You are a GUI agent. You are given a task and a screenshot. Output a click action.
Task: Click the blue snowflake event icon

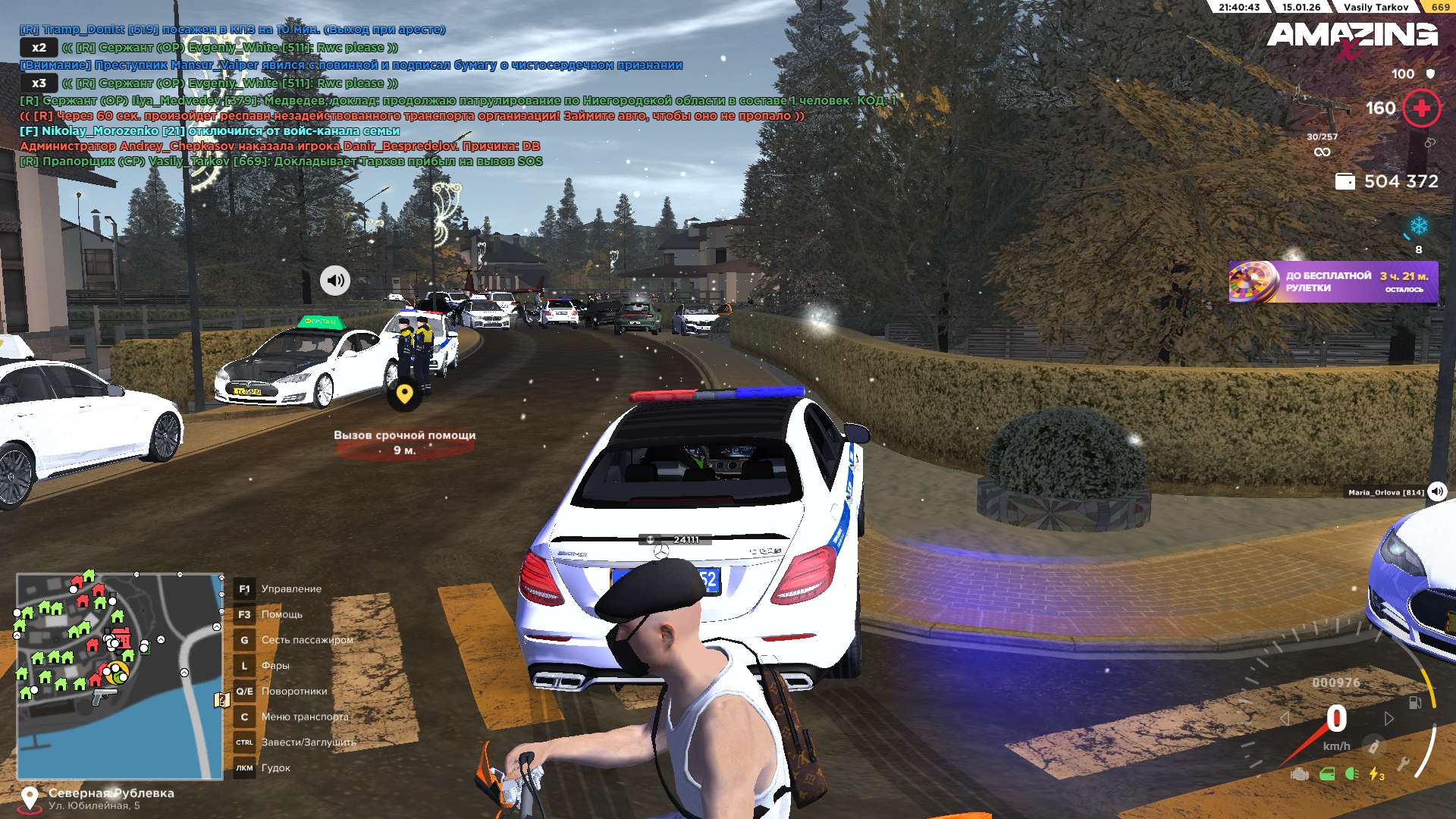1418,226
